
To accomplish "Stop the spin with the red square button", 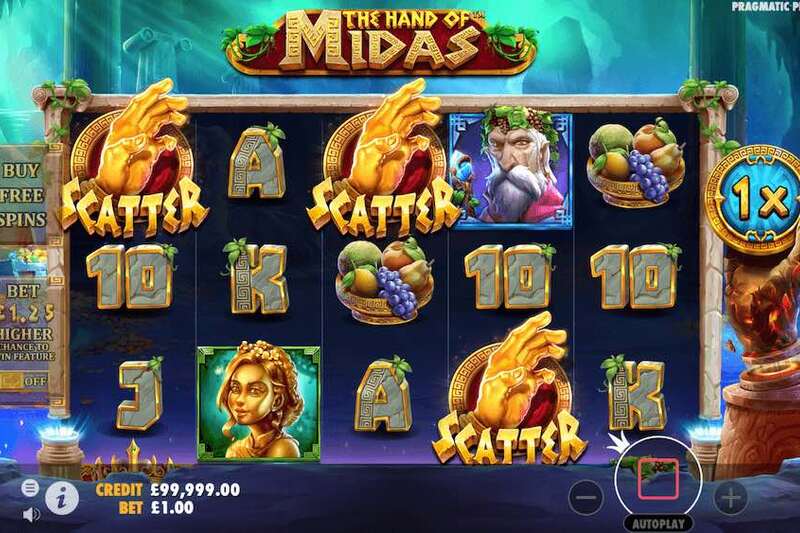I will coord(659,478).
